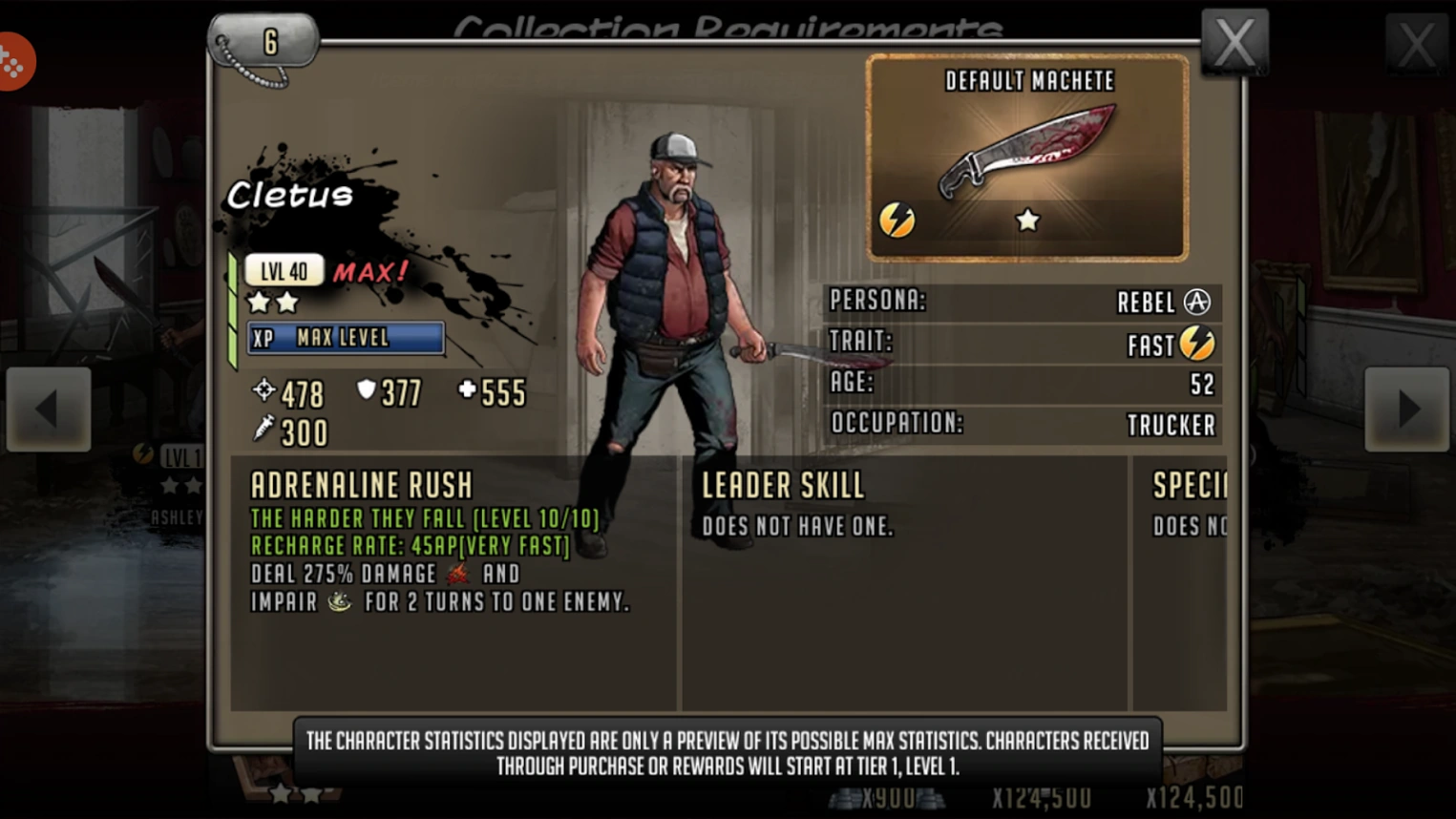Screen dimensions: 1456x819
Task: Tap the impair icon in the skill description
Action: [341, 601]
